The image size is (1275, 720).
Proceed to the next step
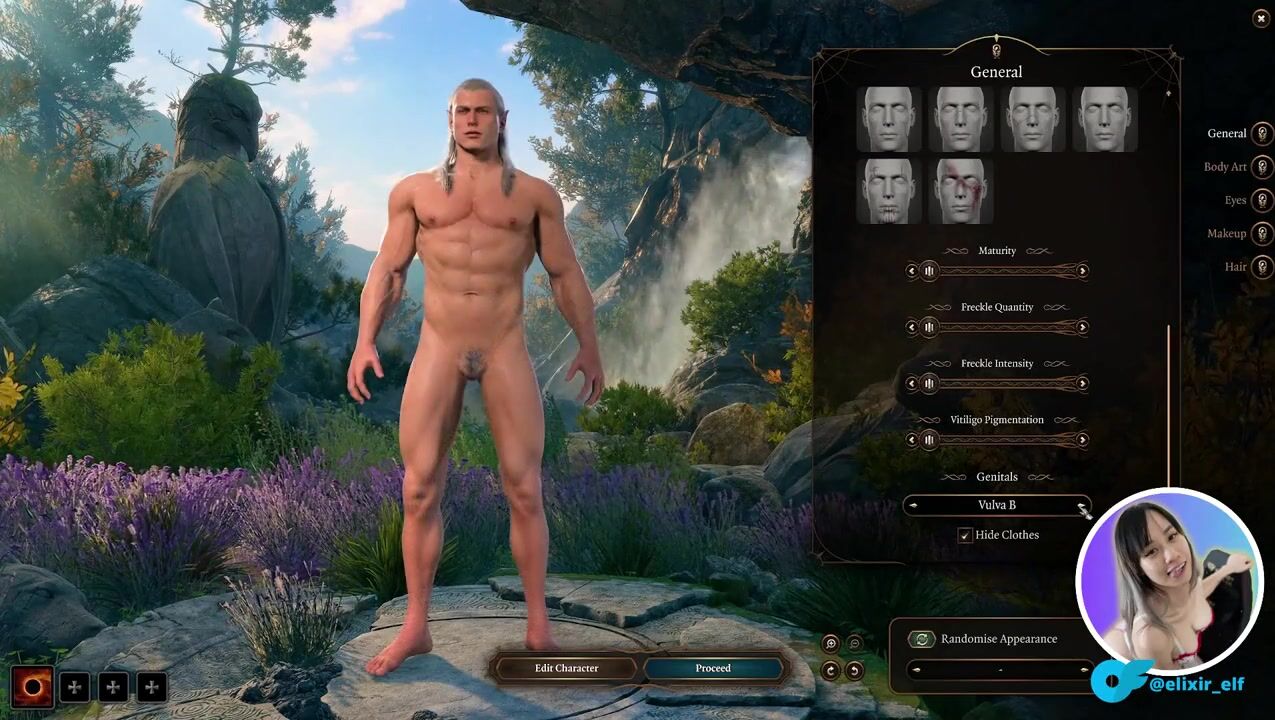click(713, 668)
